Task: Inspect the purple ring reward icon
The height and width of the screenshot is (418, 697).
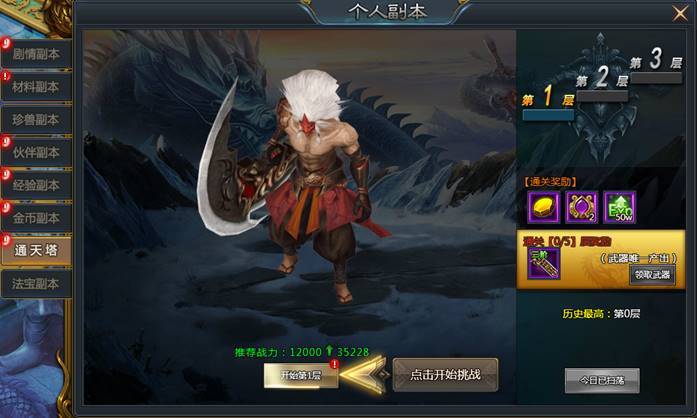Action: (581, 207)
